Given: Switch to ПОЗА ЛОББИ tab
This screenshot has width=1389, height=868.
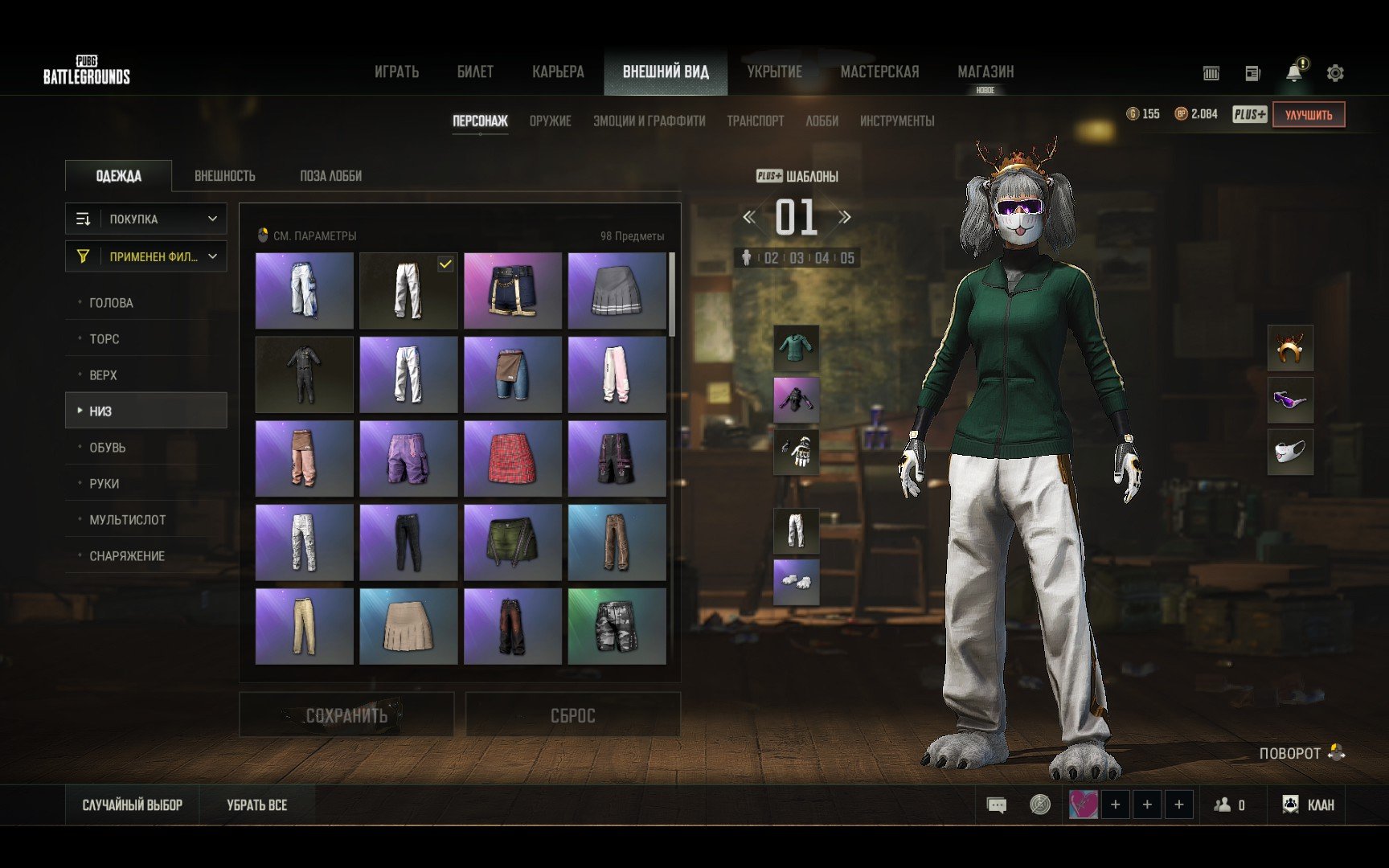Looking at the screenshot, I should click(x=330, y=176).
